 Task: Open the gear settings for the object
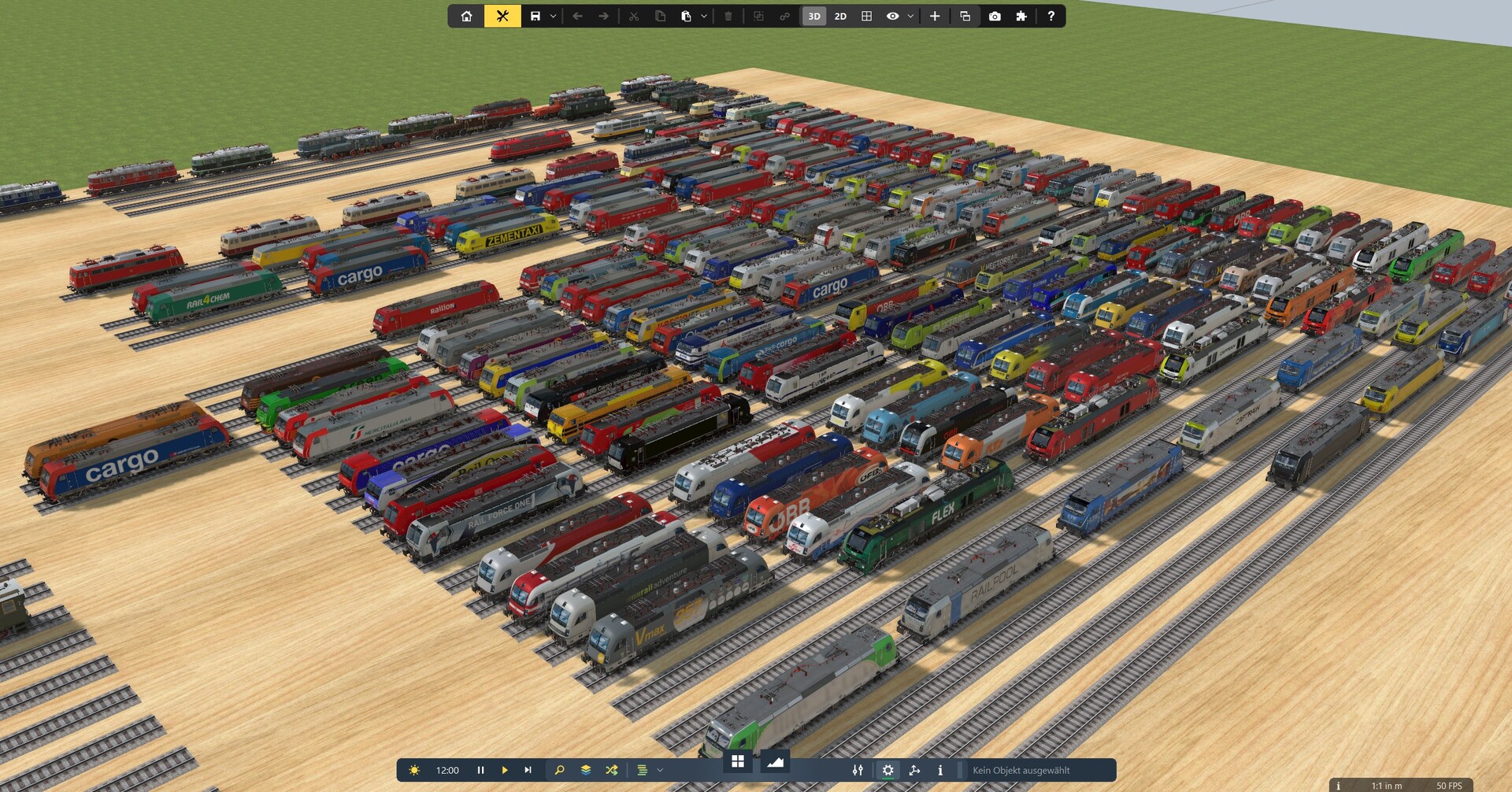click(x=888, y=770)
